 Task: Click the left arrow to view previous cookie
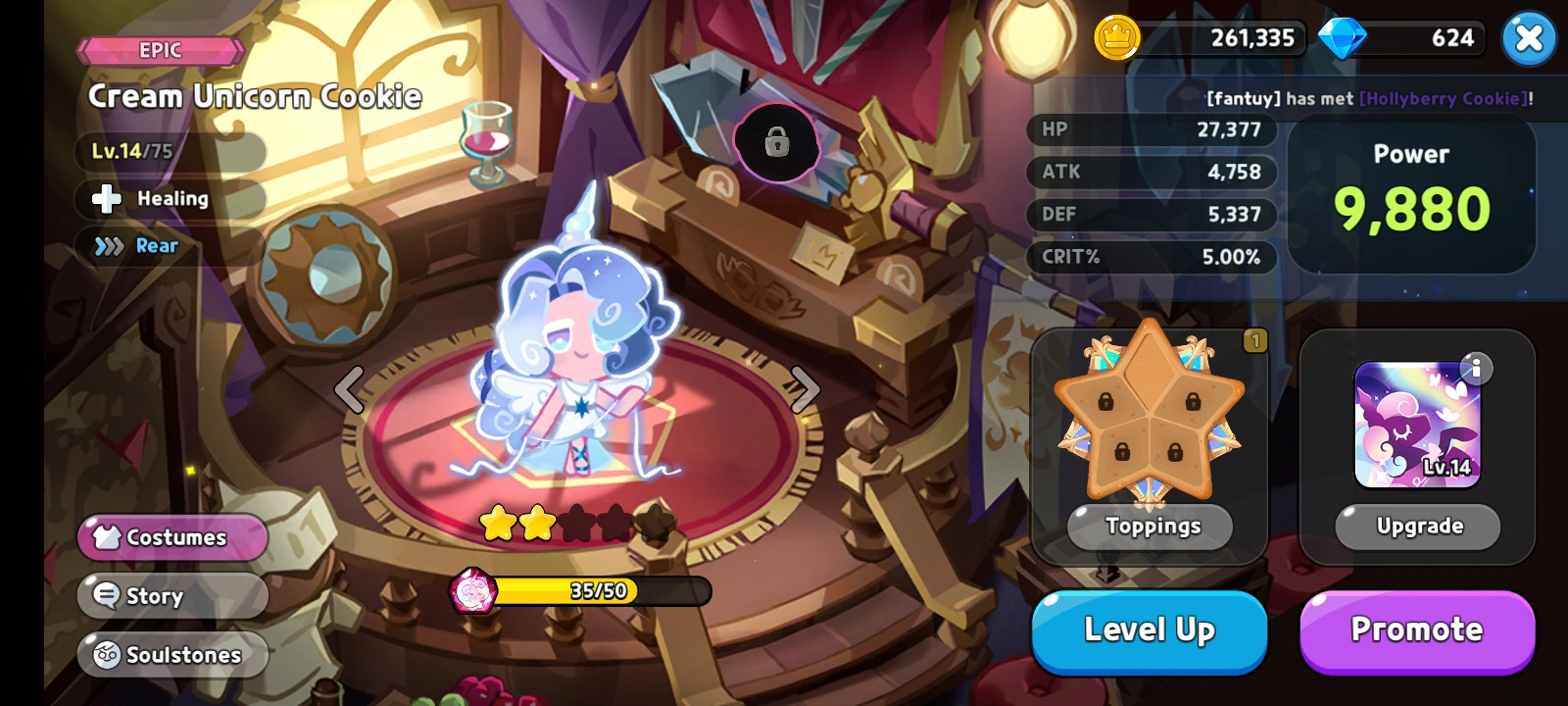348,389
